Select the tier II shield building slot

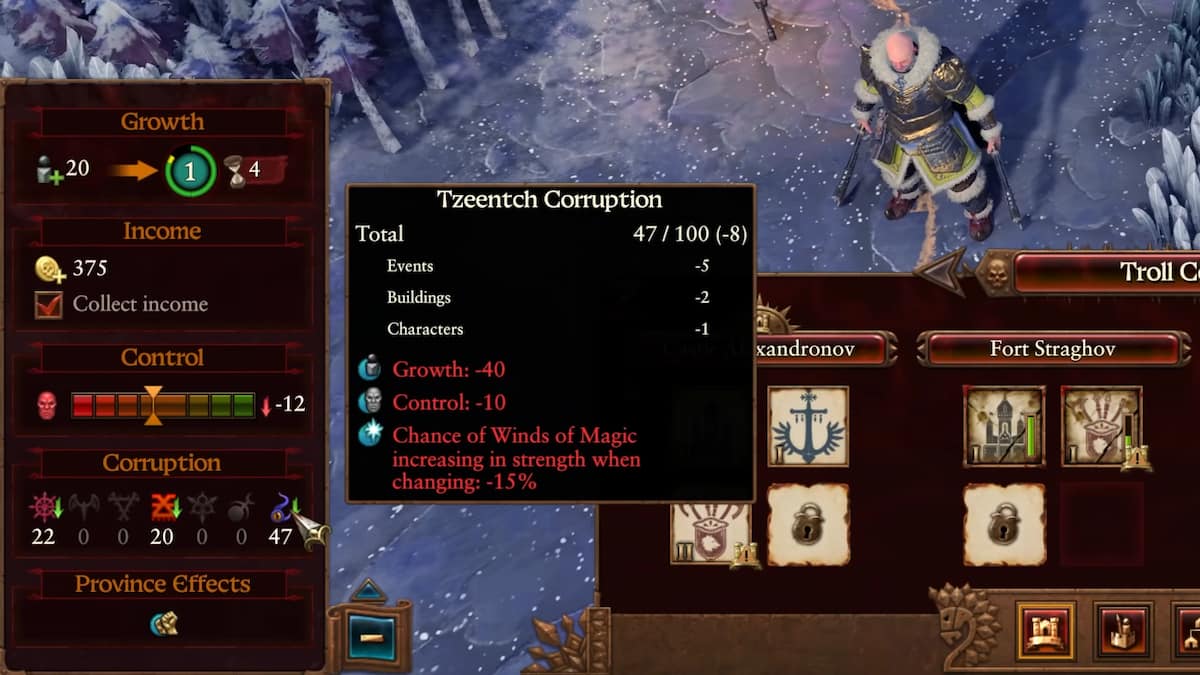pyautogui.click(x=710, y=531)
